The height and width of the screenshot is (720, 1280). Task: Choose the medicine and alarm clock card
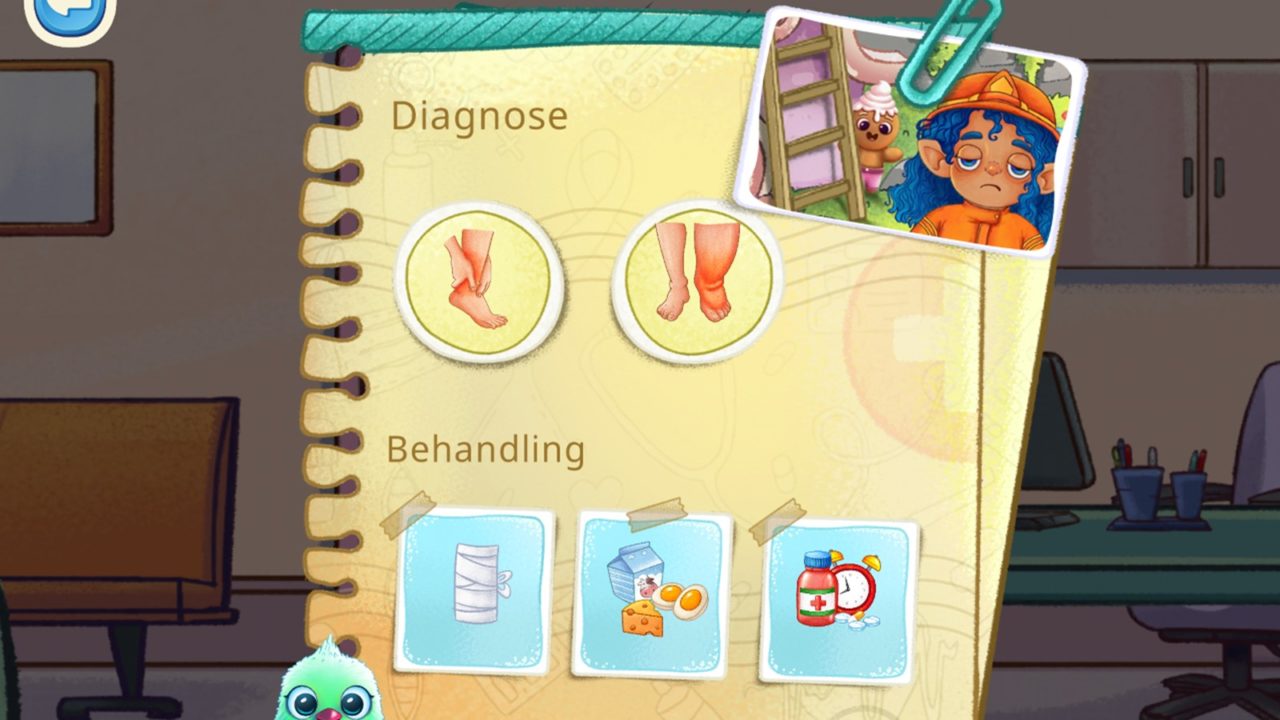[837, 599]
